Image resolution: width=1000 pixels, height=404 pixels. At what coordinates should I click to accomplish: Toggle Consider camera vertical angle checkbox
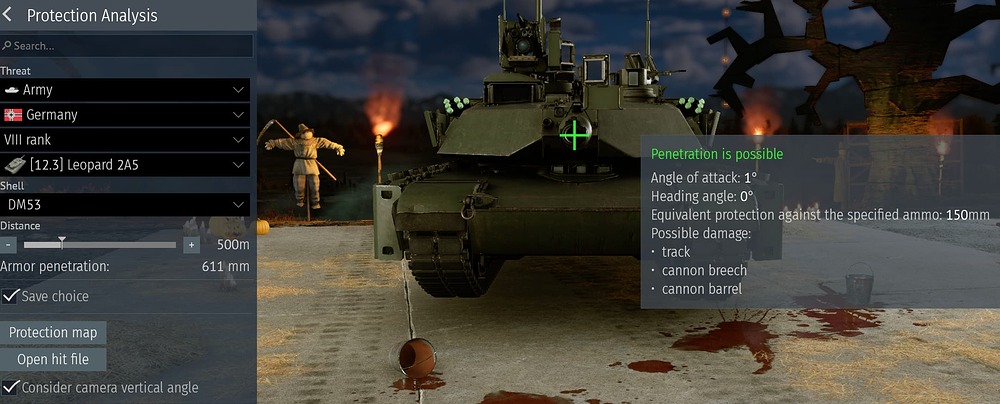11,387
